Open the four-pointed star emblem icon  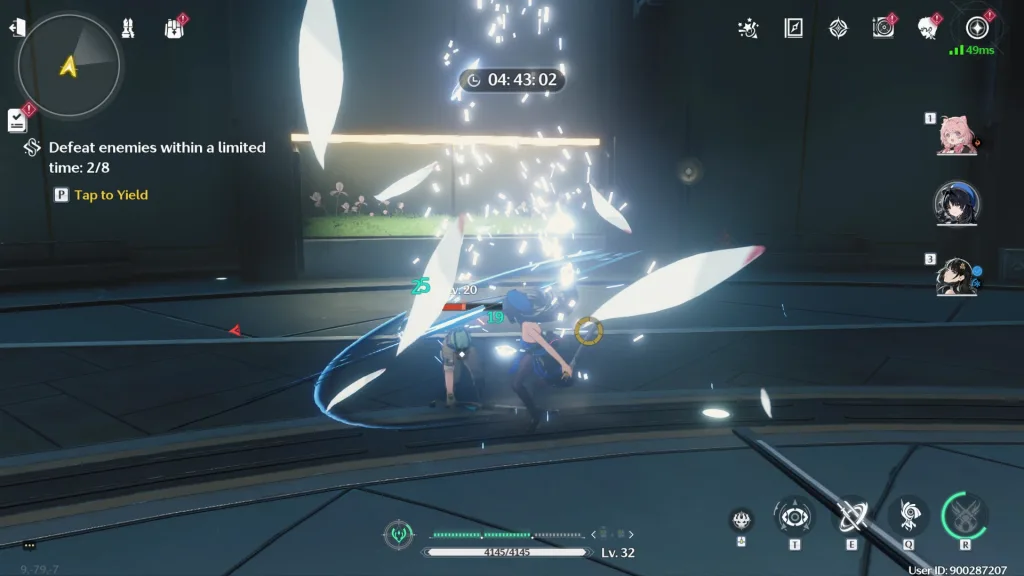click(838, 28)
